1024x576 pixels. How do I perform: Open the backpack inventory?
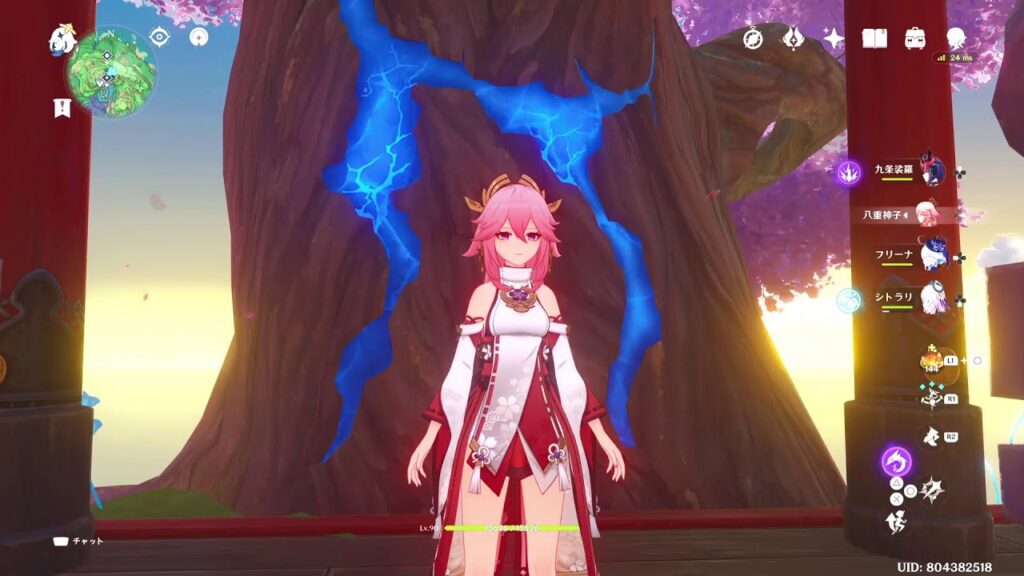[914, 38]
